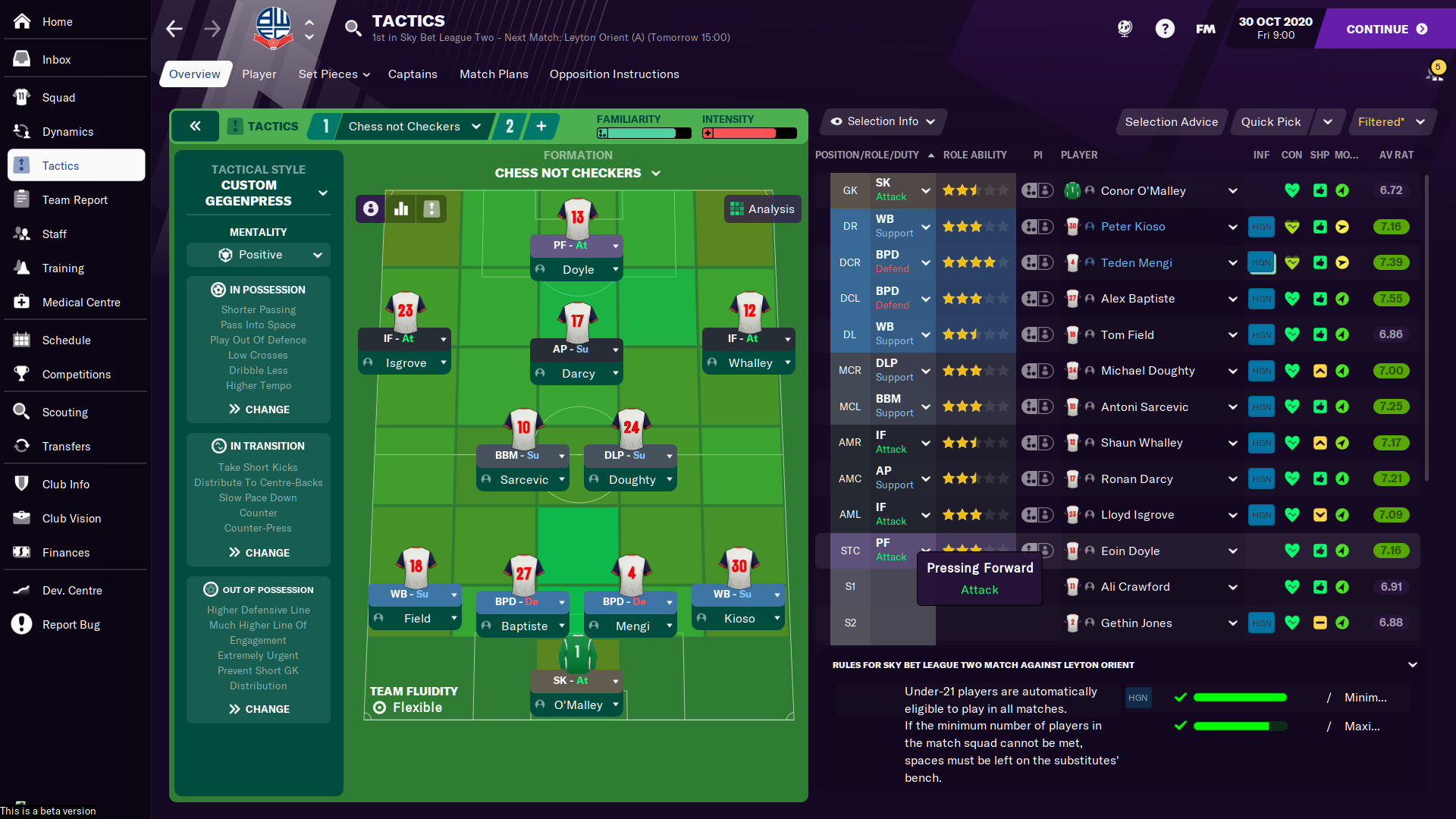
Task: Expand the Selection Info dropdown
Action: pyautogui.click(x=883, y=121)
